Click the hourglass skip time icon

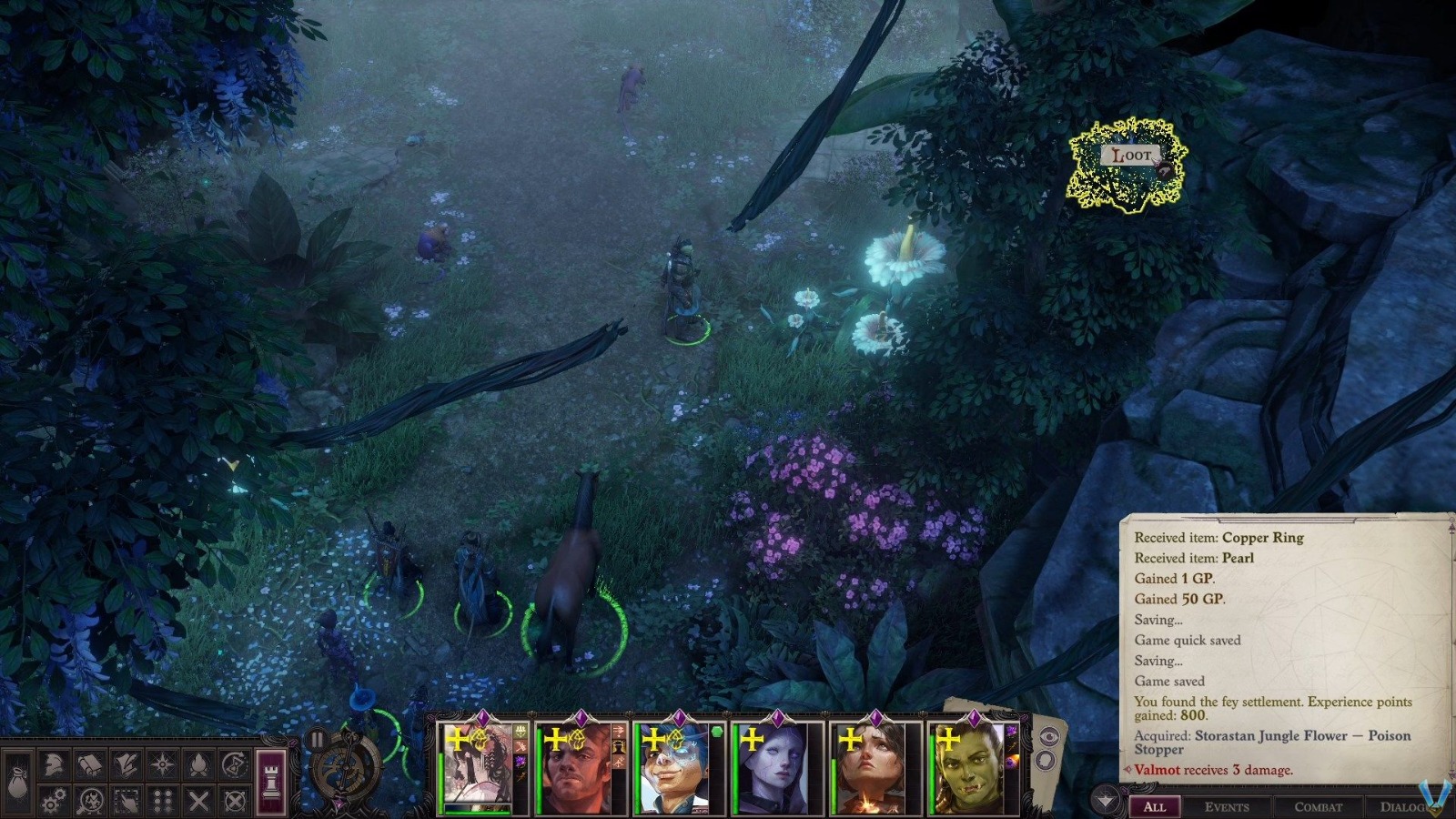[x=235, y=764]
